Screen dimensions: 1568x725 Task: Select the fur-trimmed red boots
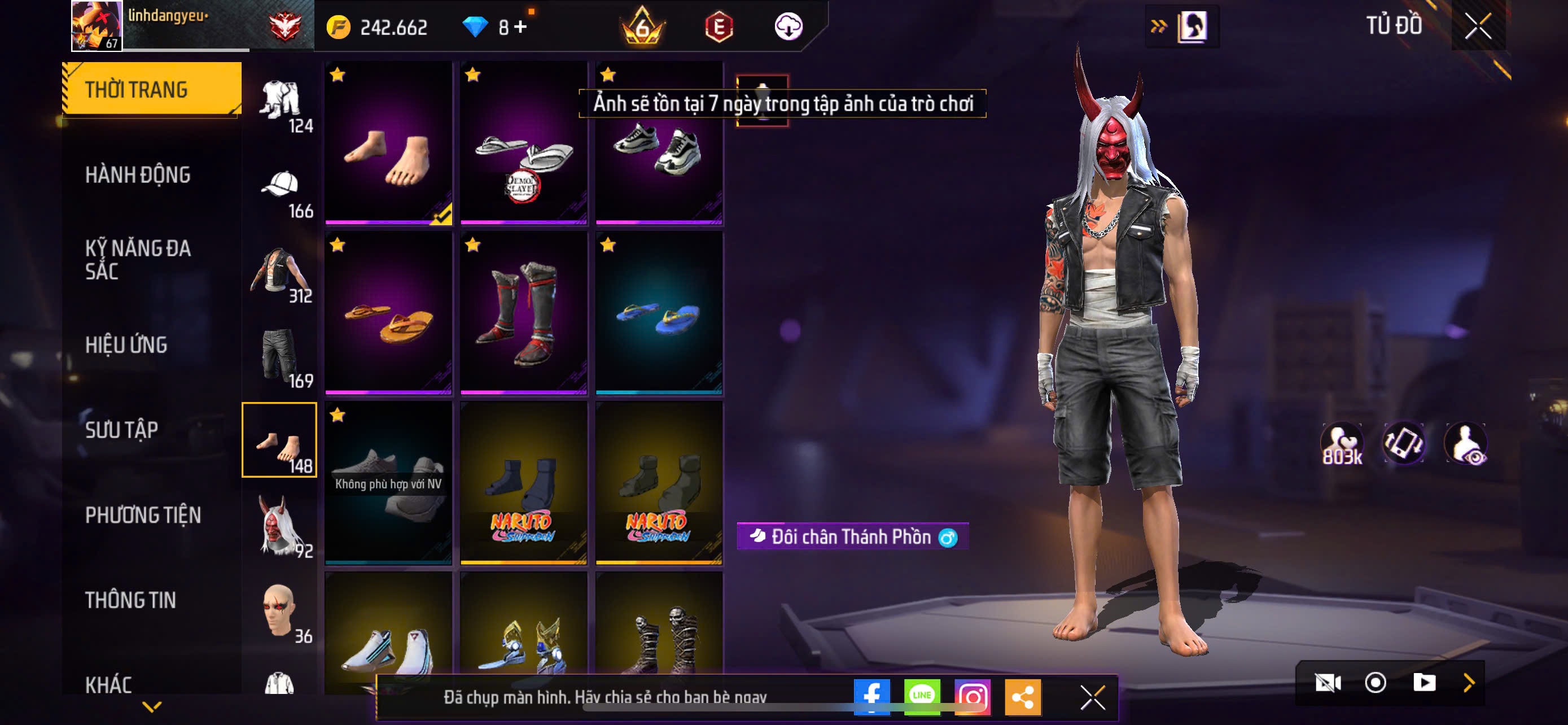(523, 313)
